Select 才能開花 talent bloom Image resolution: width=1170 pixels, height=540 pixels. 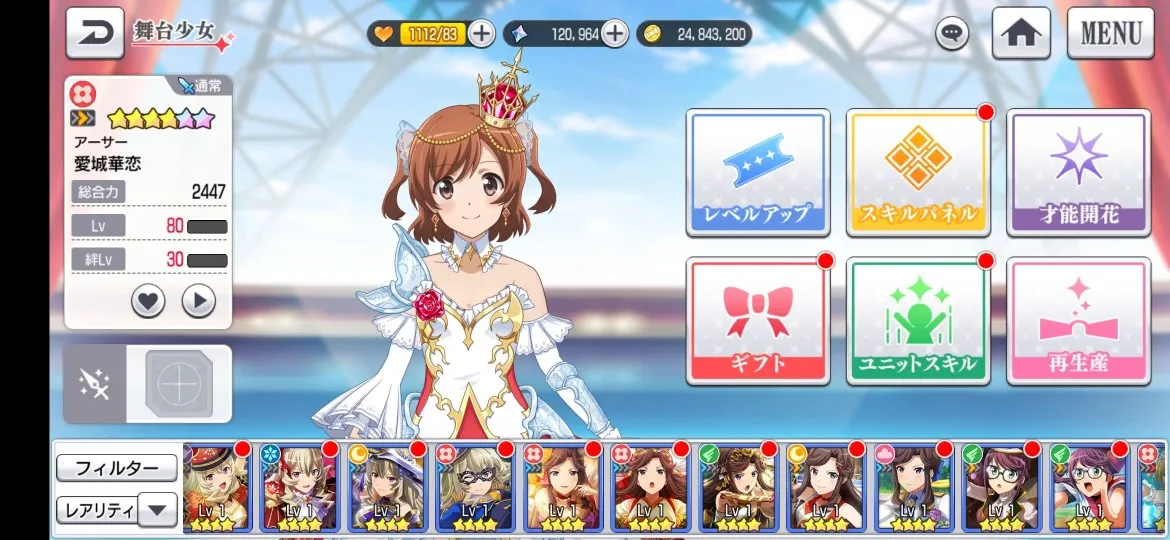point(1078,172)
